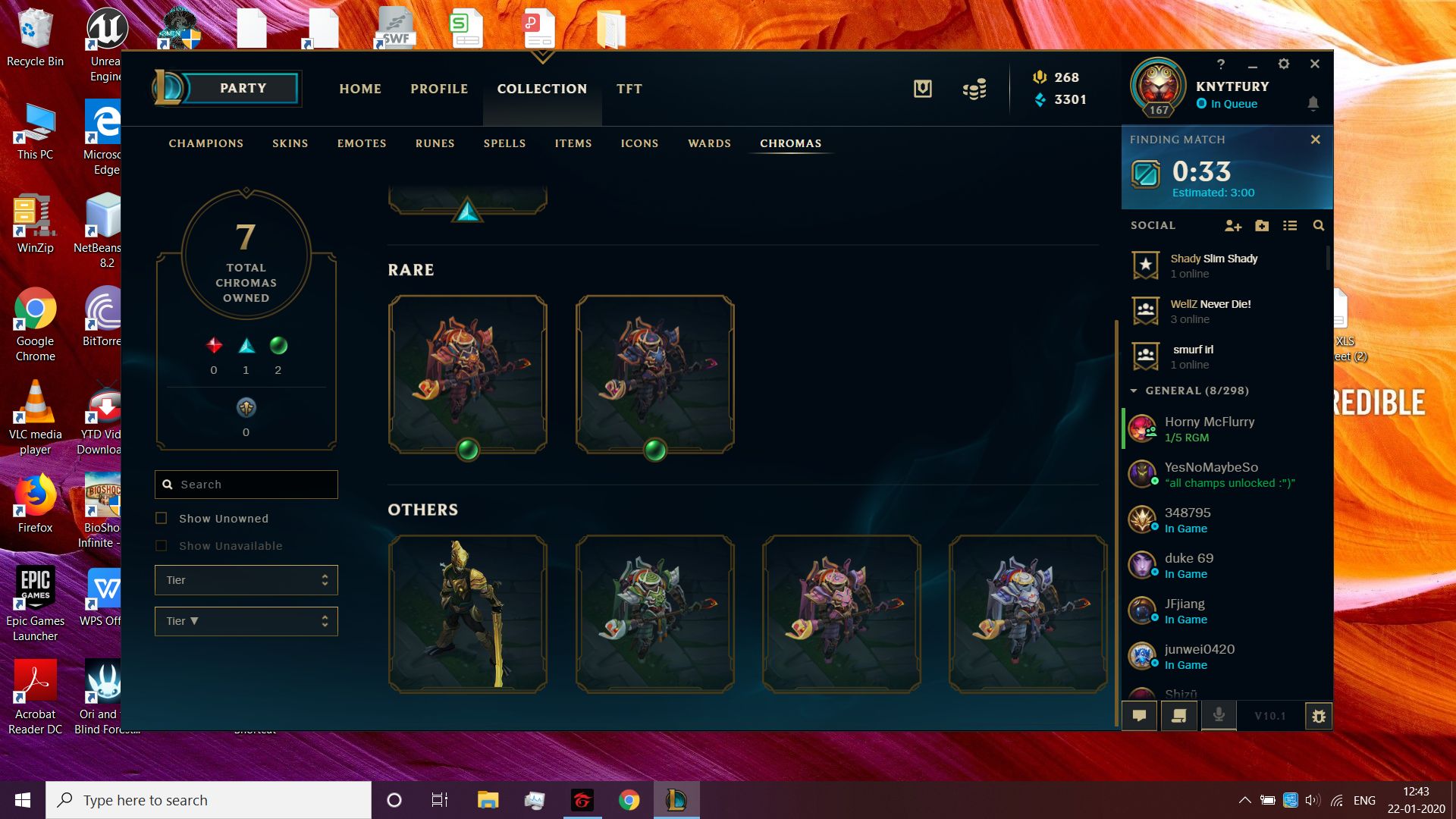Open the first Tier dropdown filter
Image resolution: width=1456 pixels, height=819 pixels.
(246, 579)
